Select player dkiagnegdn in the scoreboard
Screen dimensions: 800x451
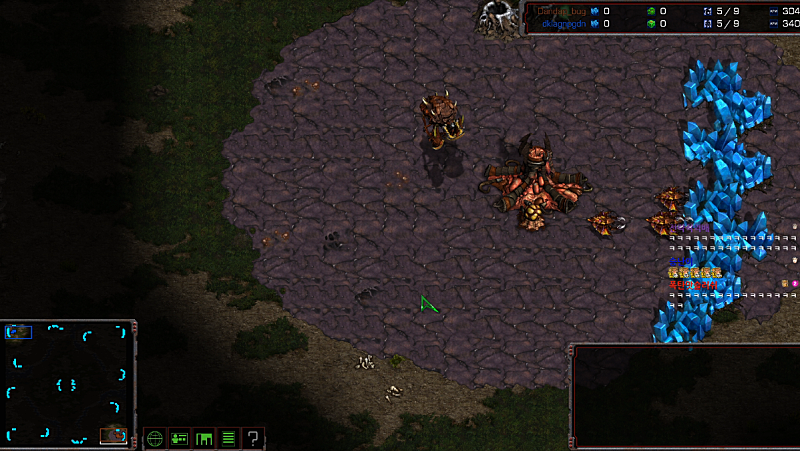pyautogui.click(x=560, y=24)
